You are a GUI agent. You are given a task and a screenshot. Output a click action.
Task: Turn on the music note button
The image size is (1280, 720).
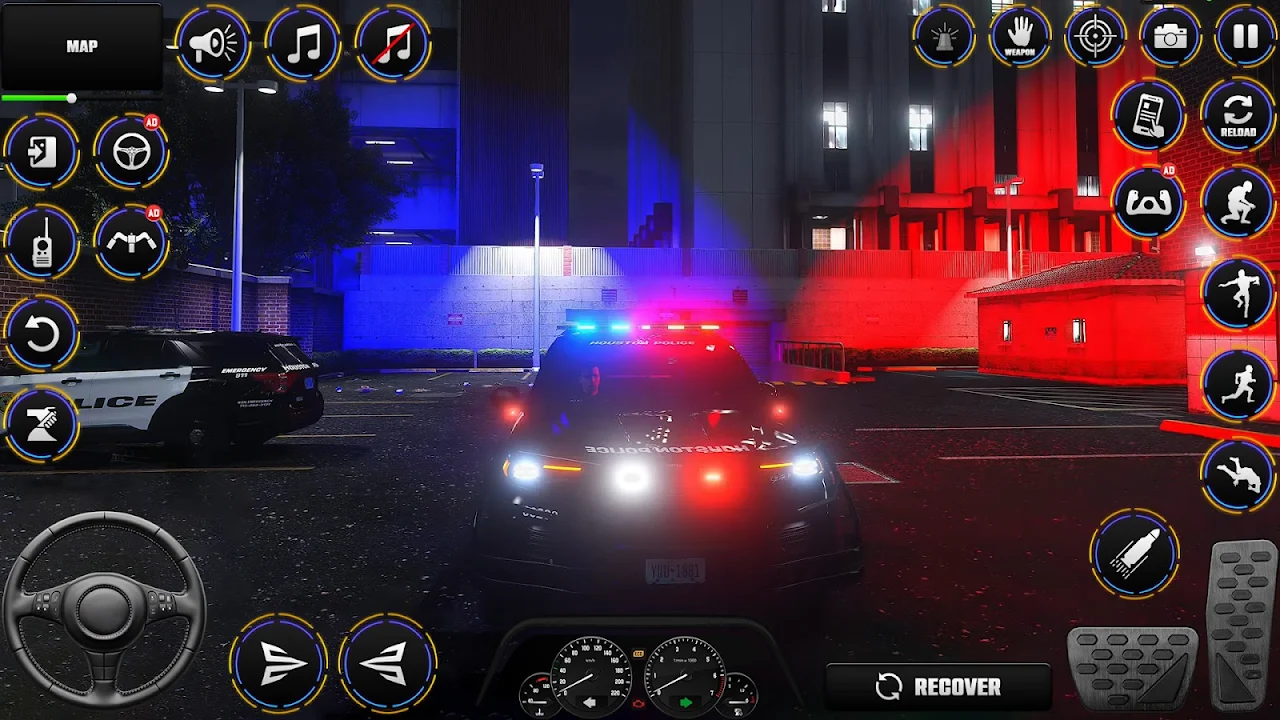pos(302,43)
